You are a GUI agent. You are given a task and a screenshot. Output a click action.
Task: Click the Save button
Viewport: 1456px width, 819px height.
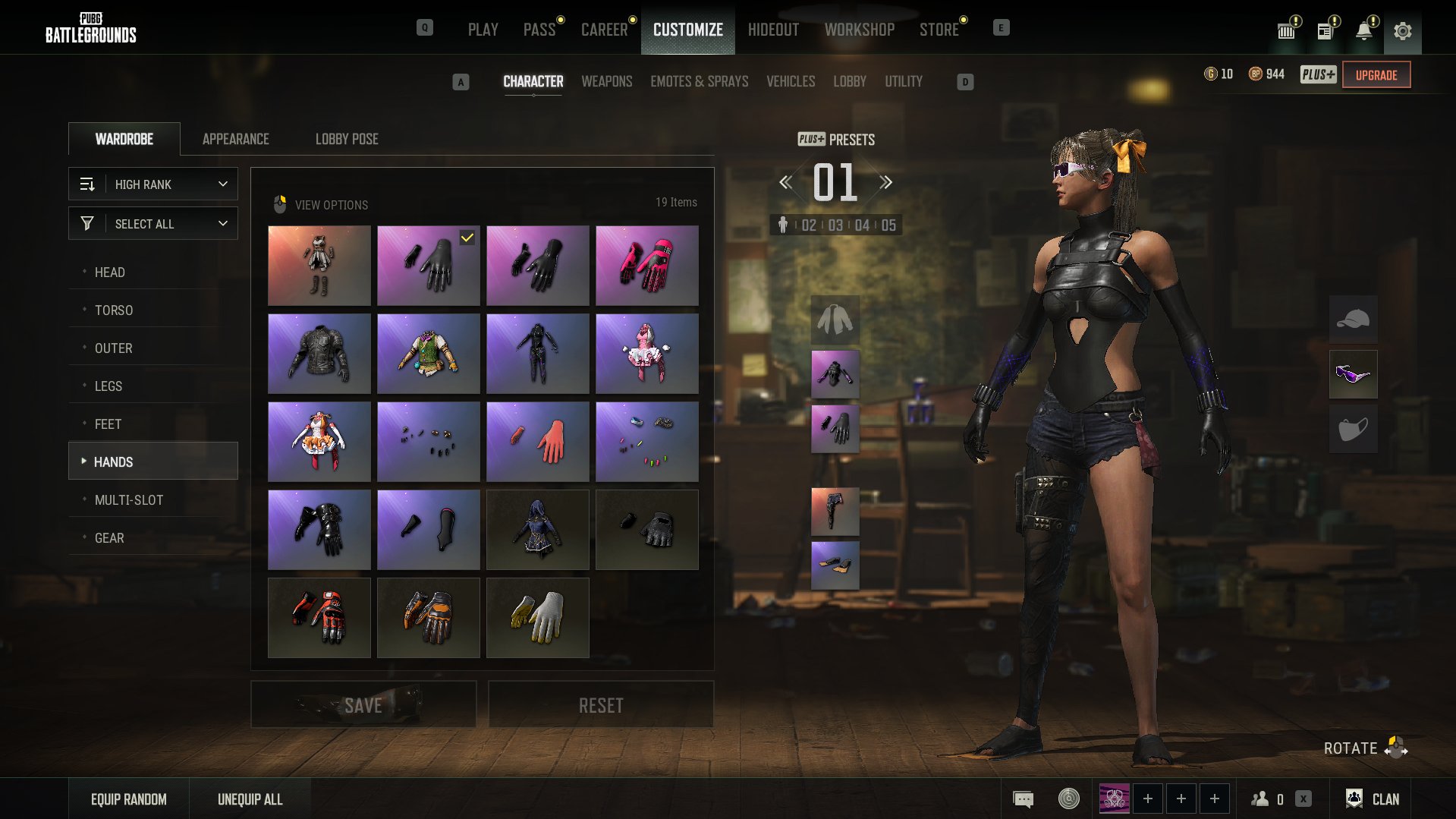[x=363, y=704]
